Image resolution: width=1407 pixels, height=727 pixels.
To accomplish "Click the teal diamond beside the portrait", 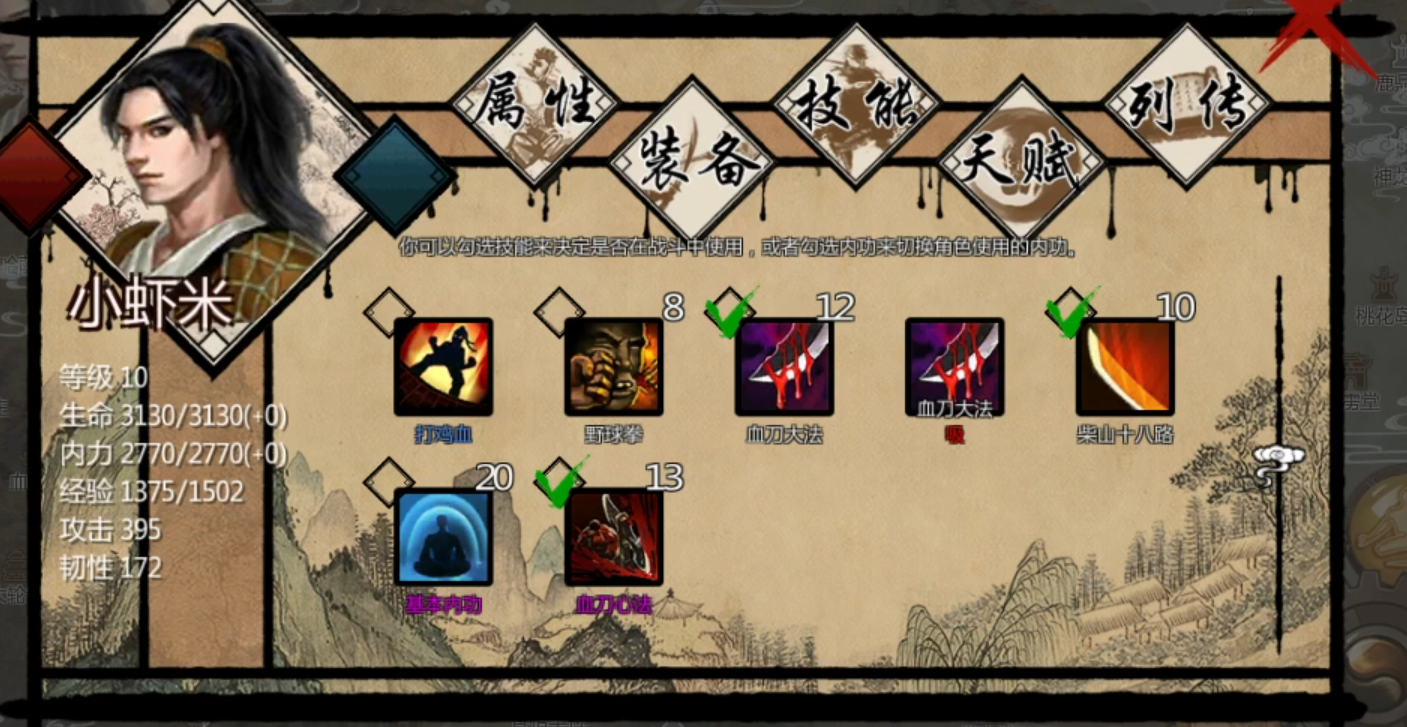I will (394, 177).
